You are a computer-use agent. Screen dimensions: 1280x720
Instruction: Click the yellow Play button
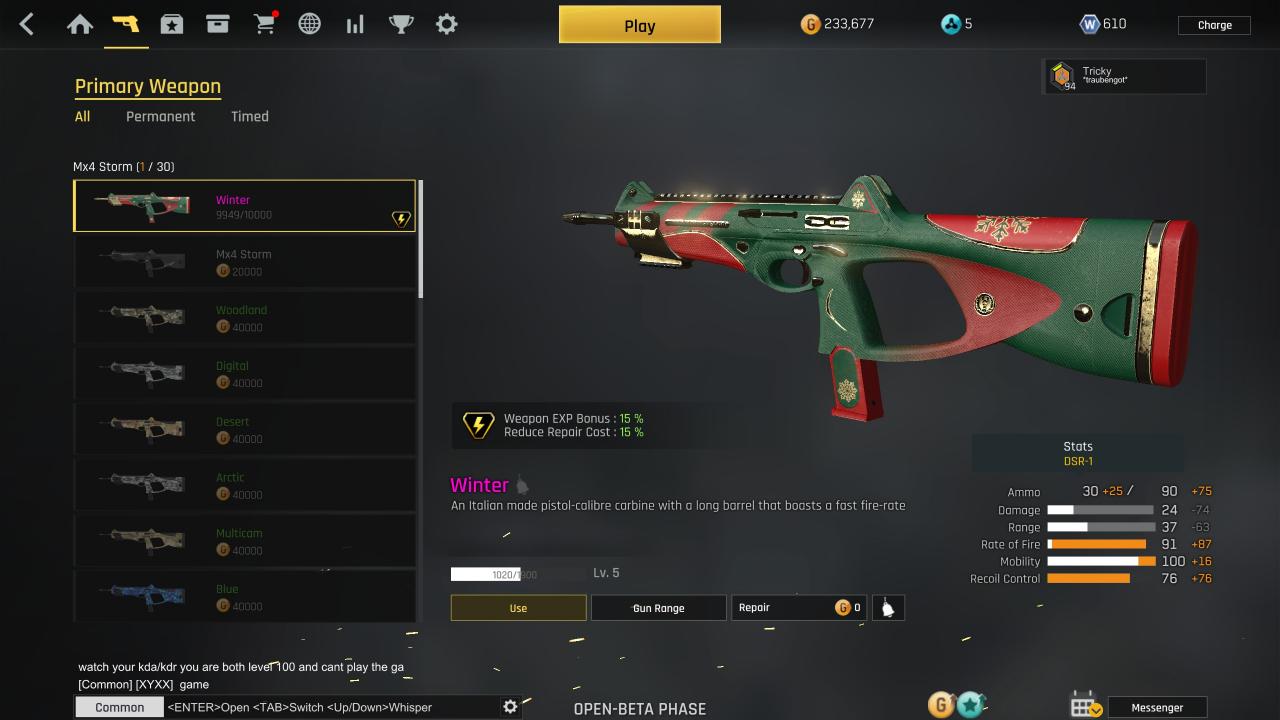click(x=639, y=25)
